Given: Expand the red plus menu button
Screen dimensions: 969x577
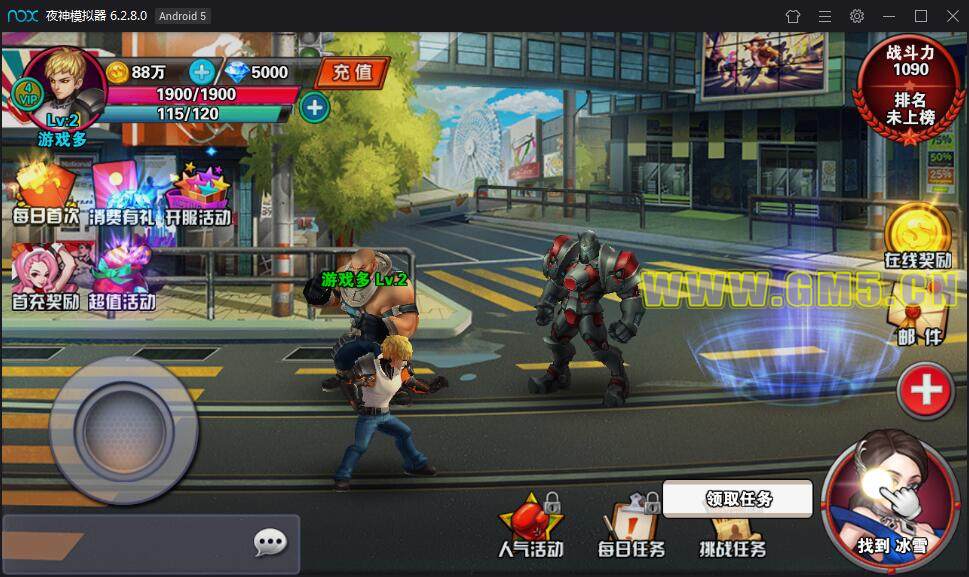Looking at the screenshot, I should [924, 390].
